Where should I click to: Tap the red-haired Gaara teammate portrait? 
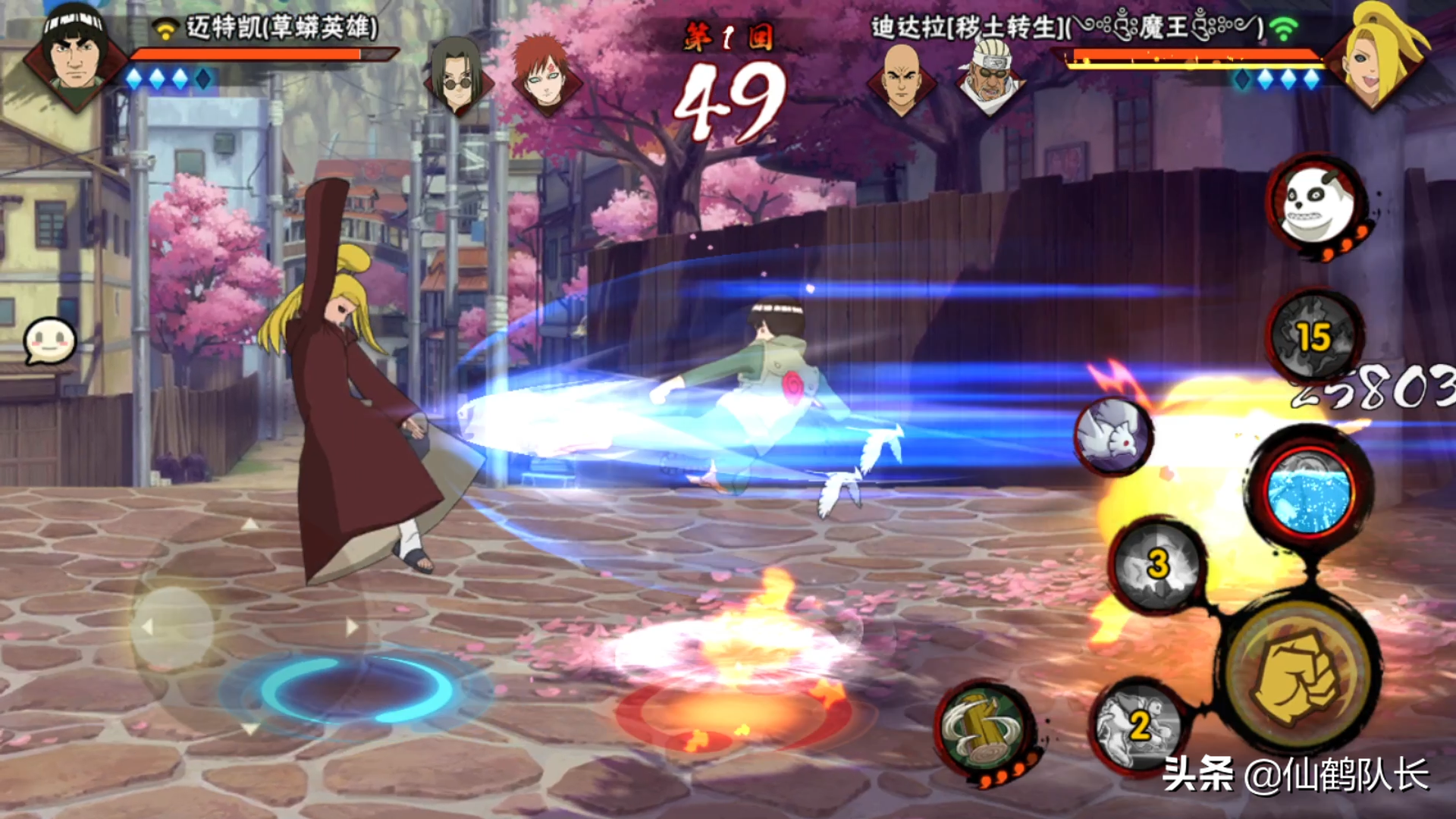point(543,74)
